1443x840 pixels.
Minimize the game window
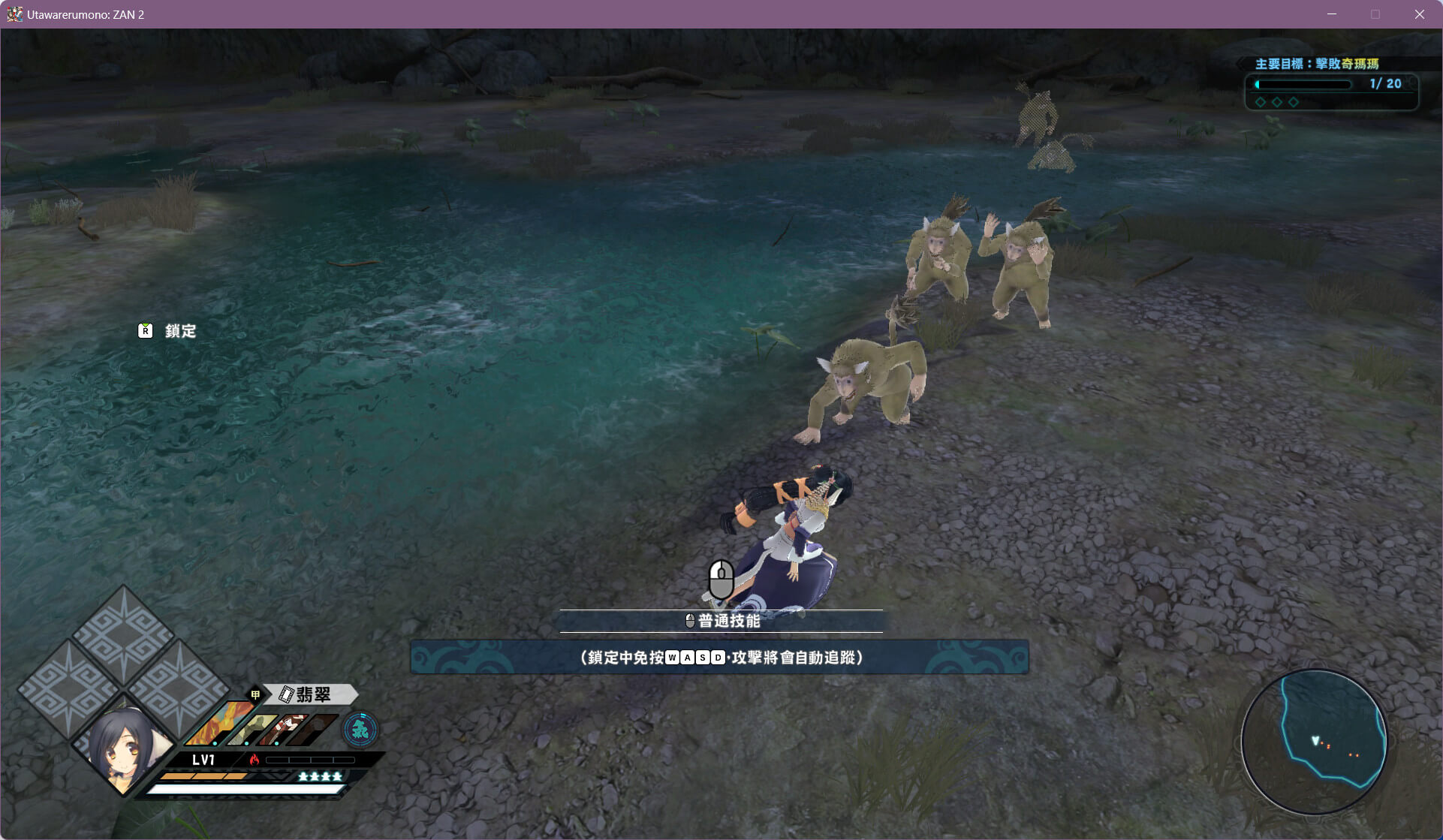click(1332, 14)
